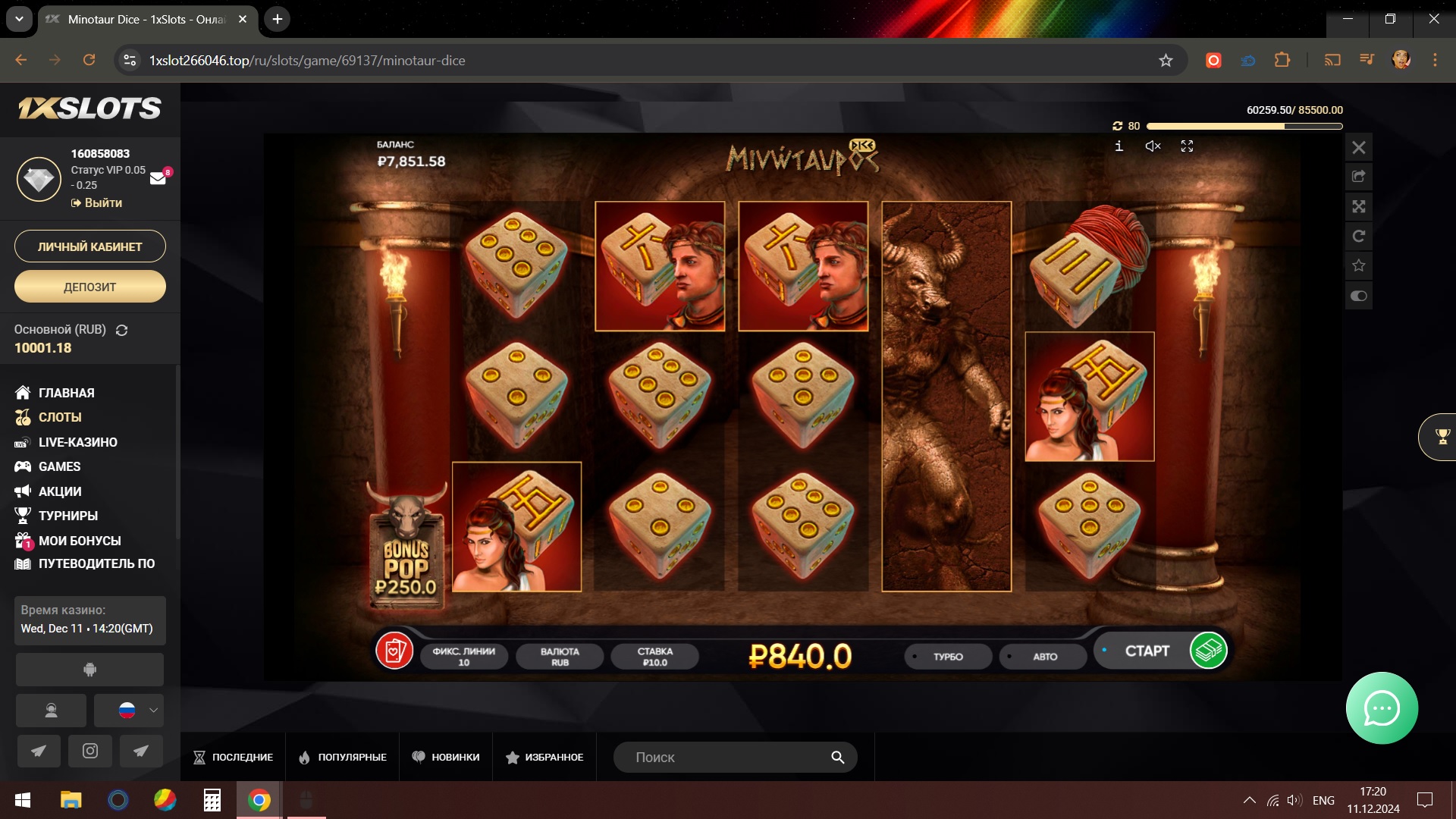Open the СТАВКА bet selector
This screenshot has width=1456, height=819.
point(654,657)
